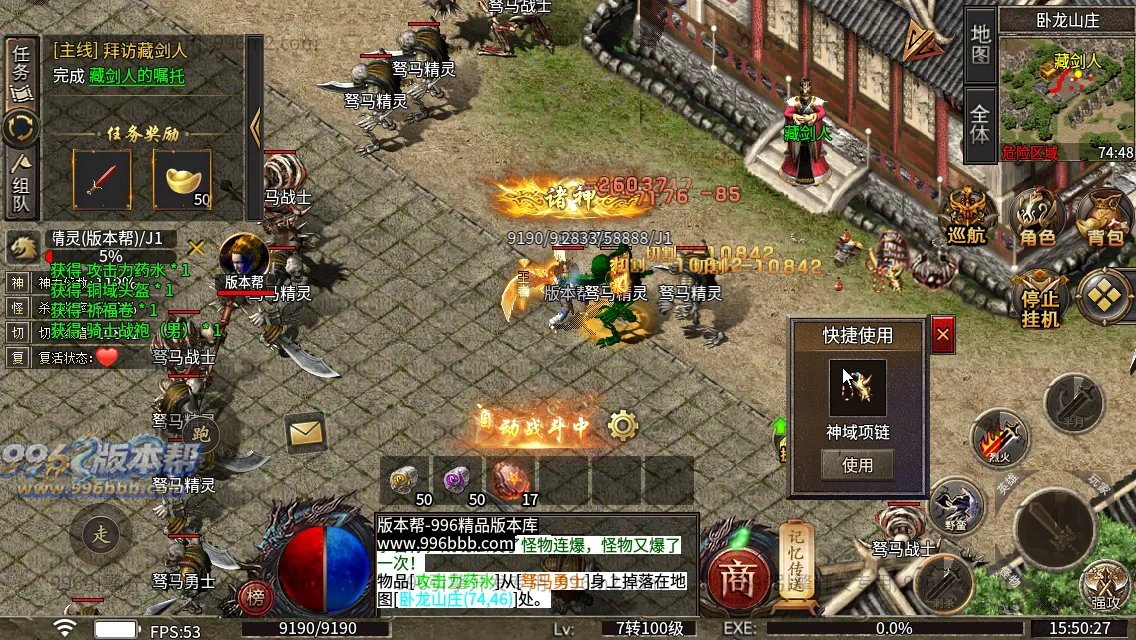Activate the 烈火 fire sword skill
The height and width of the screenshot is (640, 1136).
(x=1000, y=438)
